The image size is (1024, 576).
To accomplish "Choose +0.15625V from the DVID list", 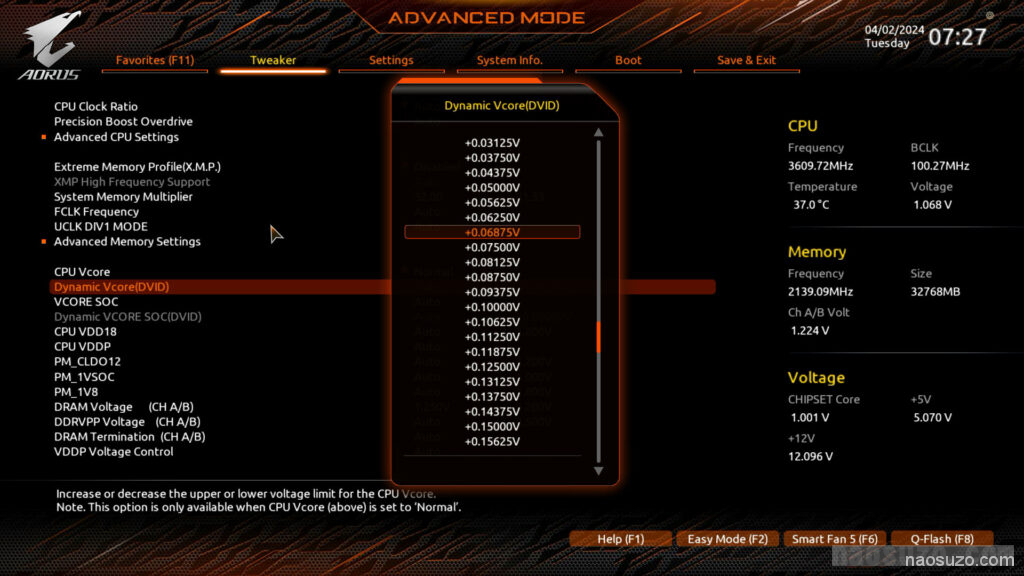I will [x=492, y=441].
